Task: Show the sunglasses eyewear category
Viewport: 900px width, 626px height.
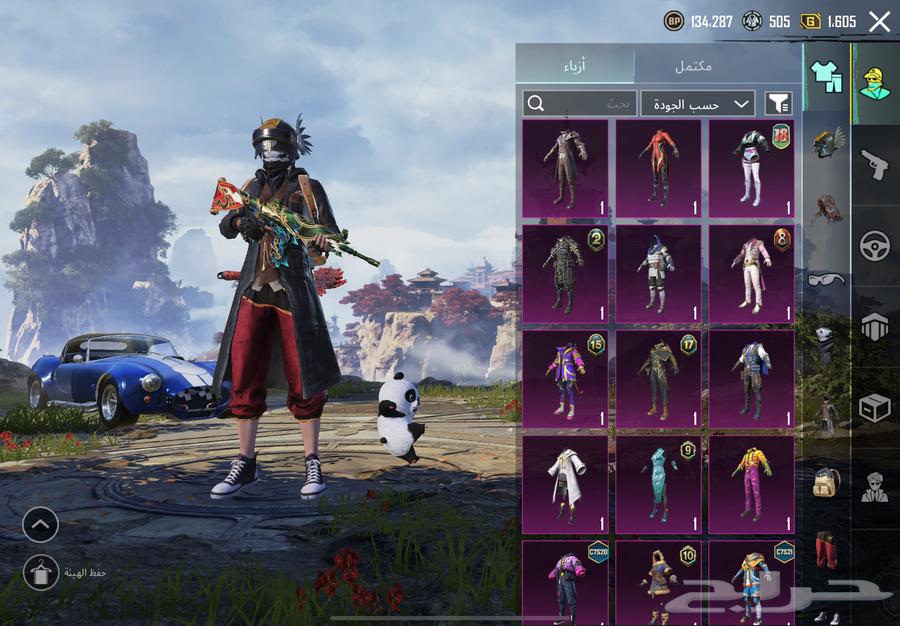Action: [826, 279]
